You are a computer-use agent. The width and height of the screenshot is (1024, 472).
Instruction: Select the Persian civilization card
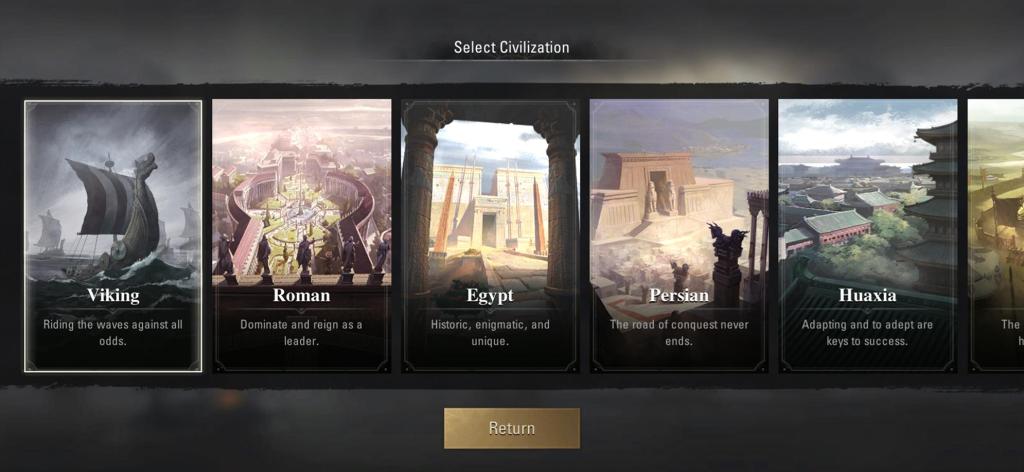tap(679, 235)
